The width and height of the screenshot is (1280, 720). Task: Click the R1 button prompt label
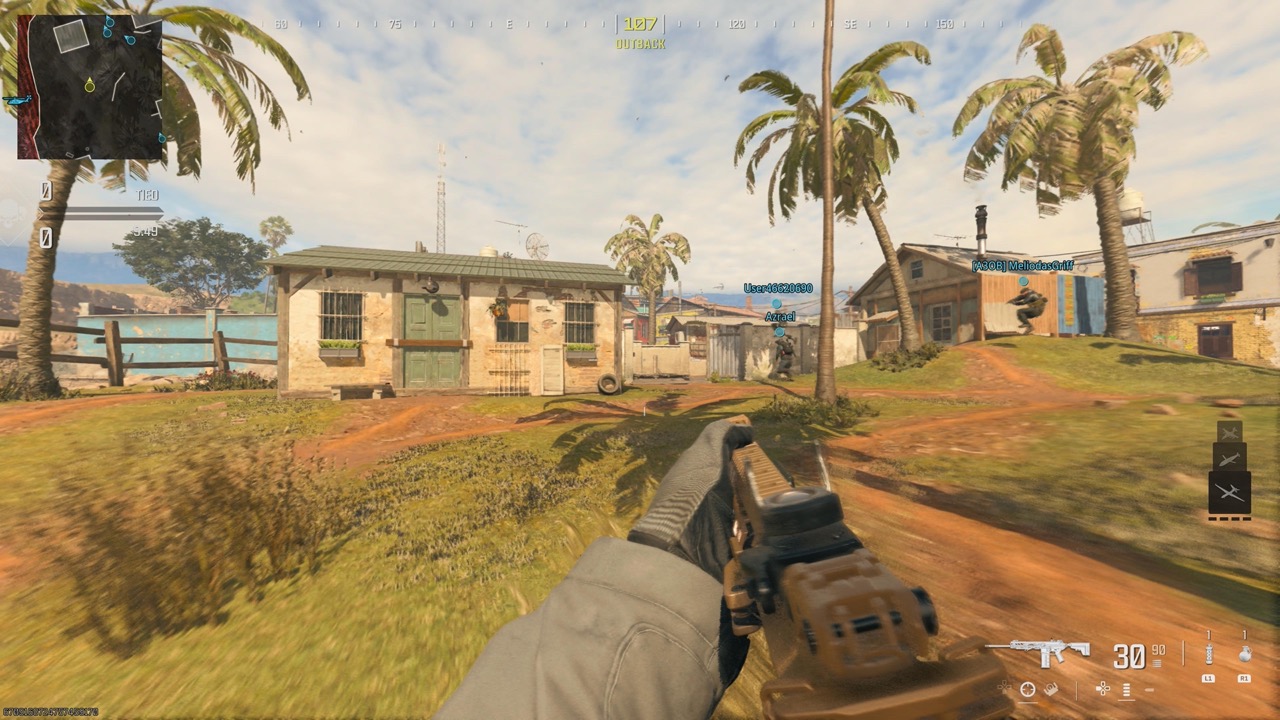[x=1245, y=677]
